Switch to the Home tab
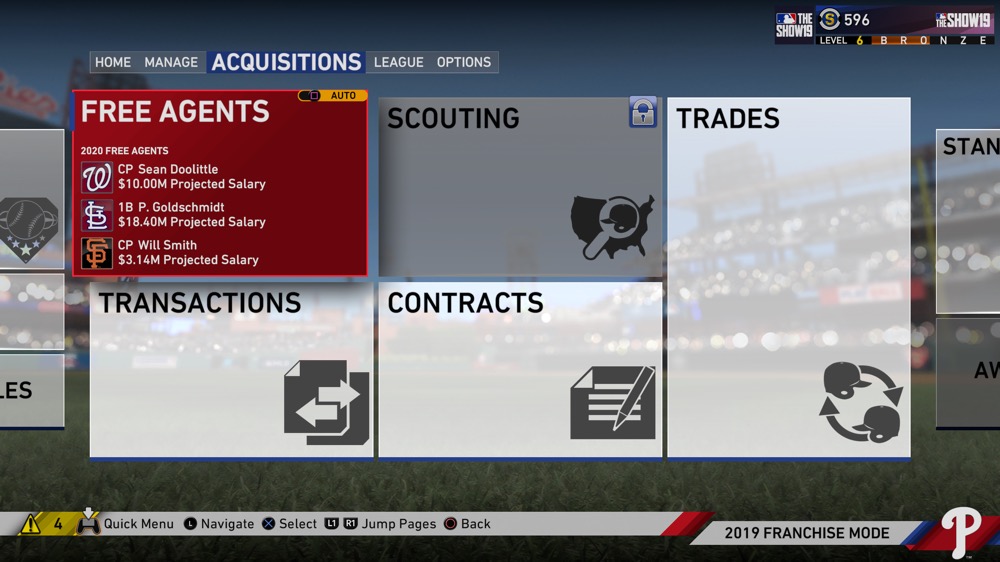This screenshot has width=1000, height=562. coord(113,62)
